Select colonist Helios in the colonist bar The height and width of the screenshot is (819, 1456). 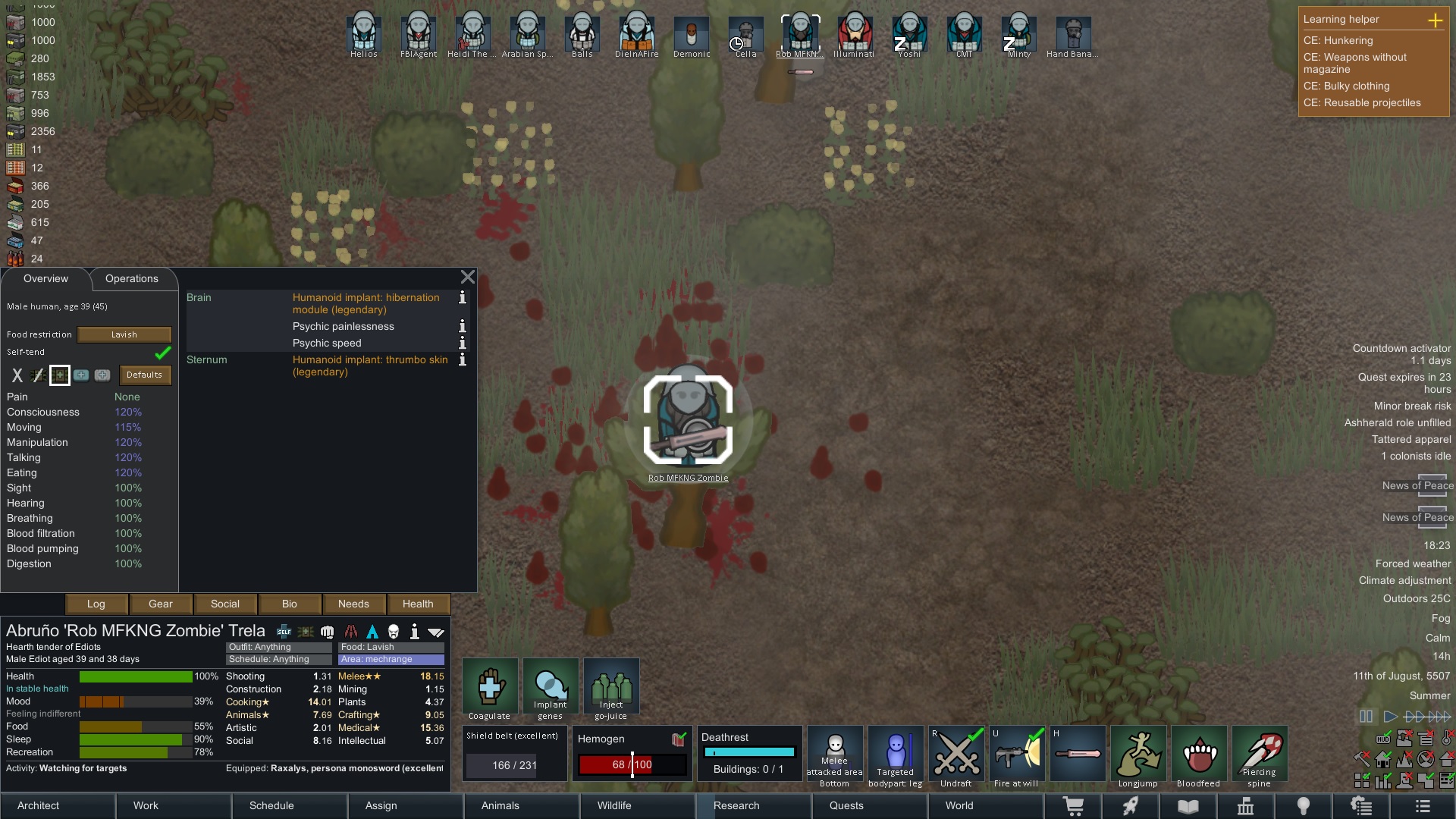point(364,34)
